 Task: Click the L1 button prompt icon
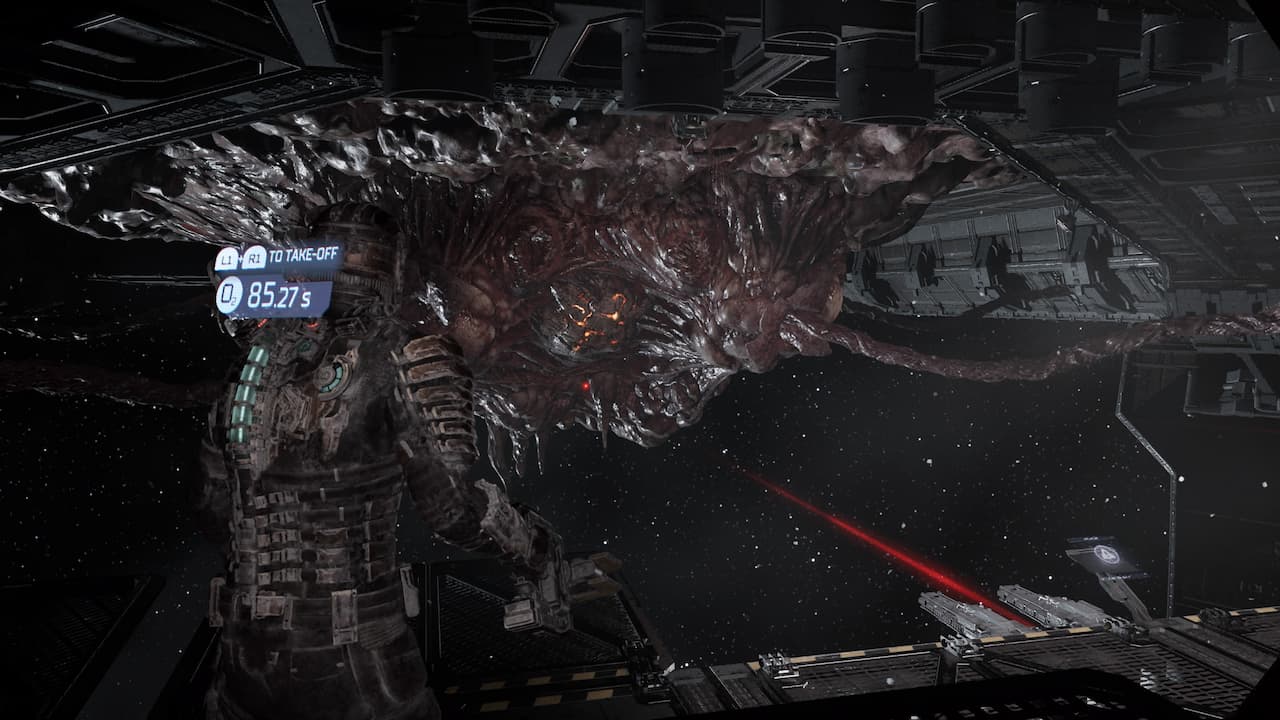pos(225,257)
